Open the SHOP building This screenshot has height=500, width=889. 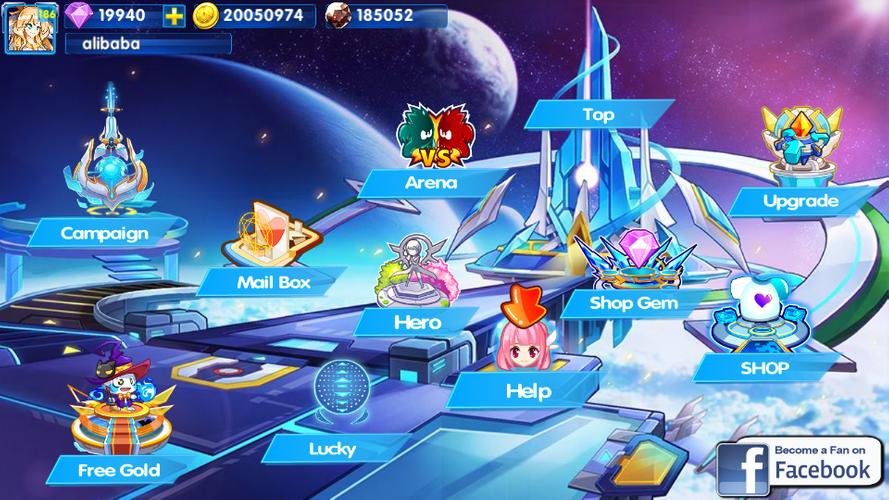pyautogui.click(x=764, y=367)
